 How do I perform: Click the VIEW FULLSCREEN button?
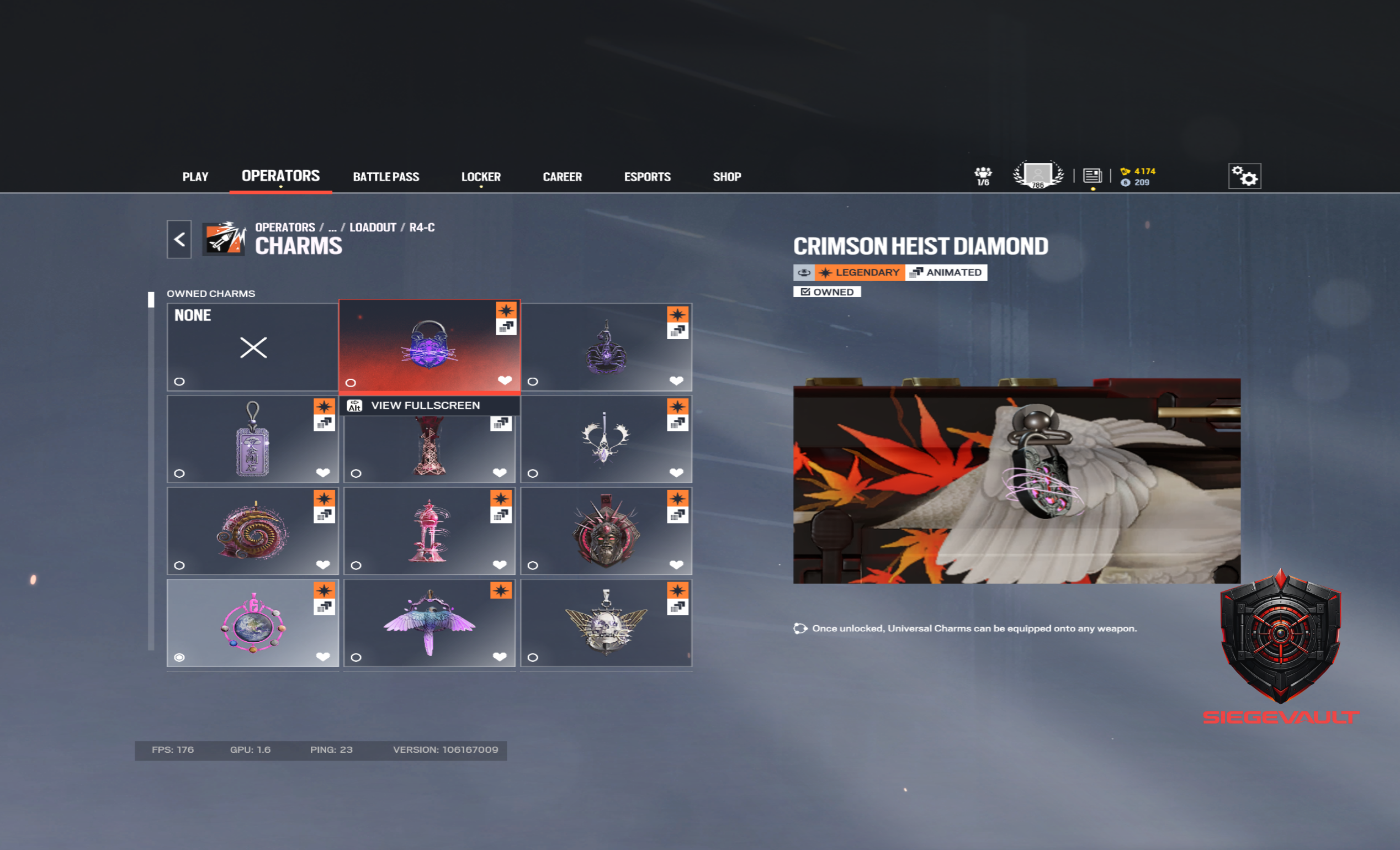coord(426,405)
